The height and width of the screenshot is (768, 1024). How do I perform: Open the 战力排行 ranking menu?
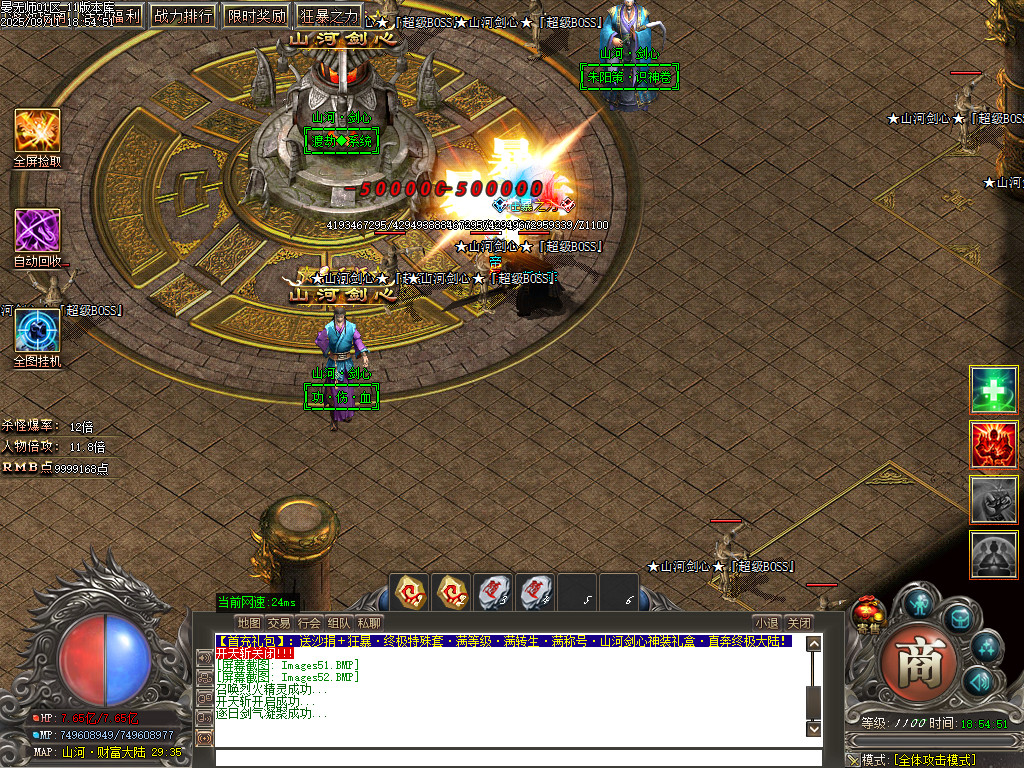[183, 16]
